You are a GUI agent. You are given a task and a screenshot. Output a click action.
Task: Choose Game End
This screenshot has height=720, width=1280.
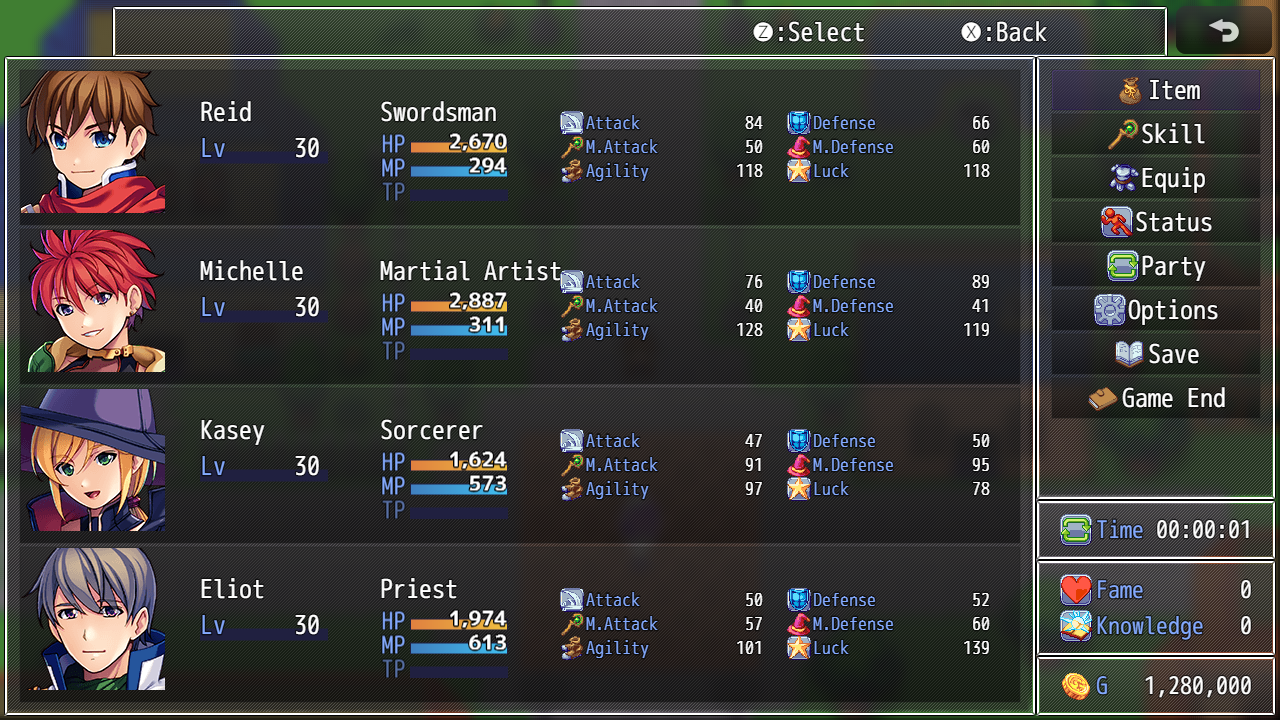[1156, 399]
